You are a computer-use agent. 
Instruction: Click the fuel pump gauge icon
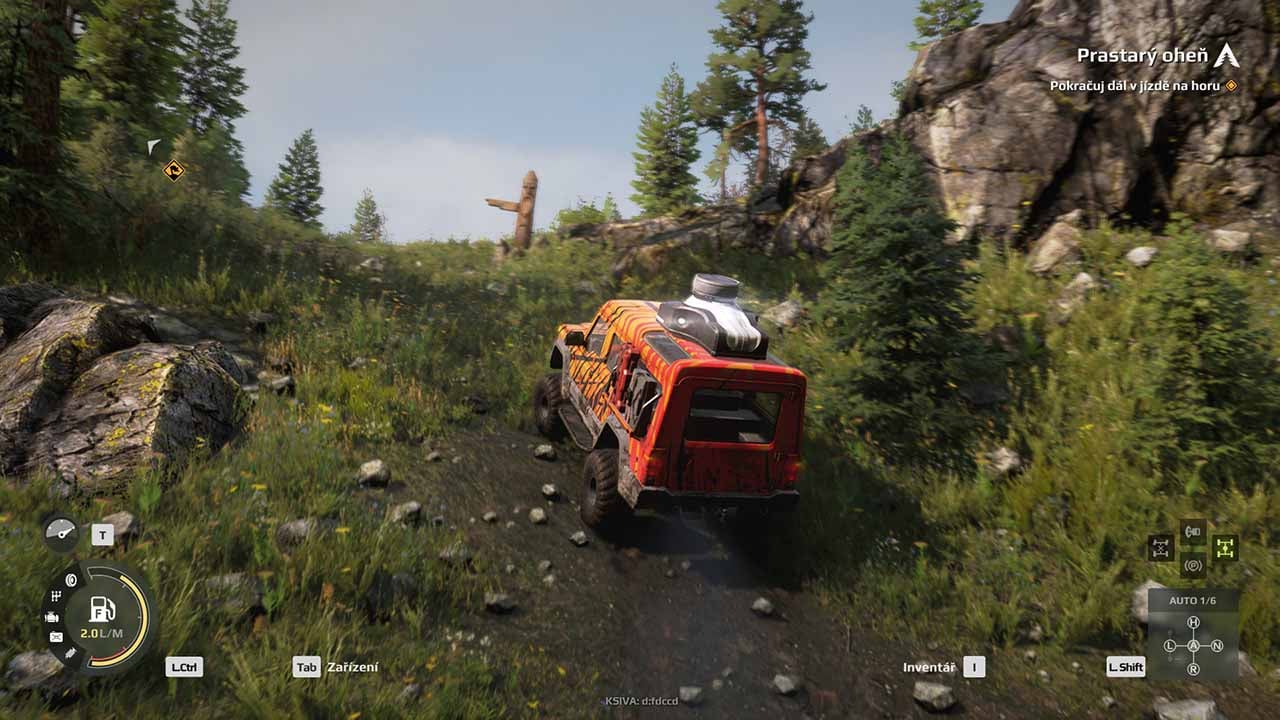pos(102,609)
